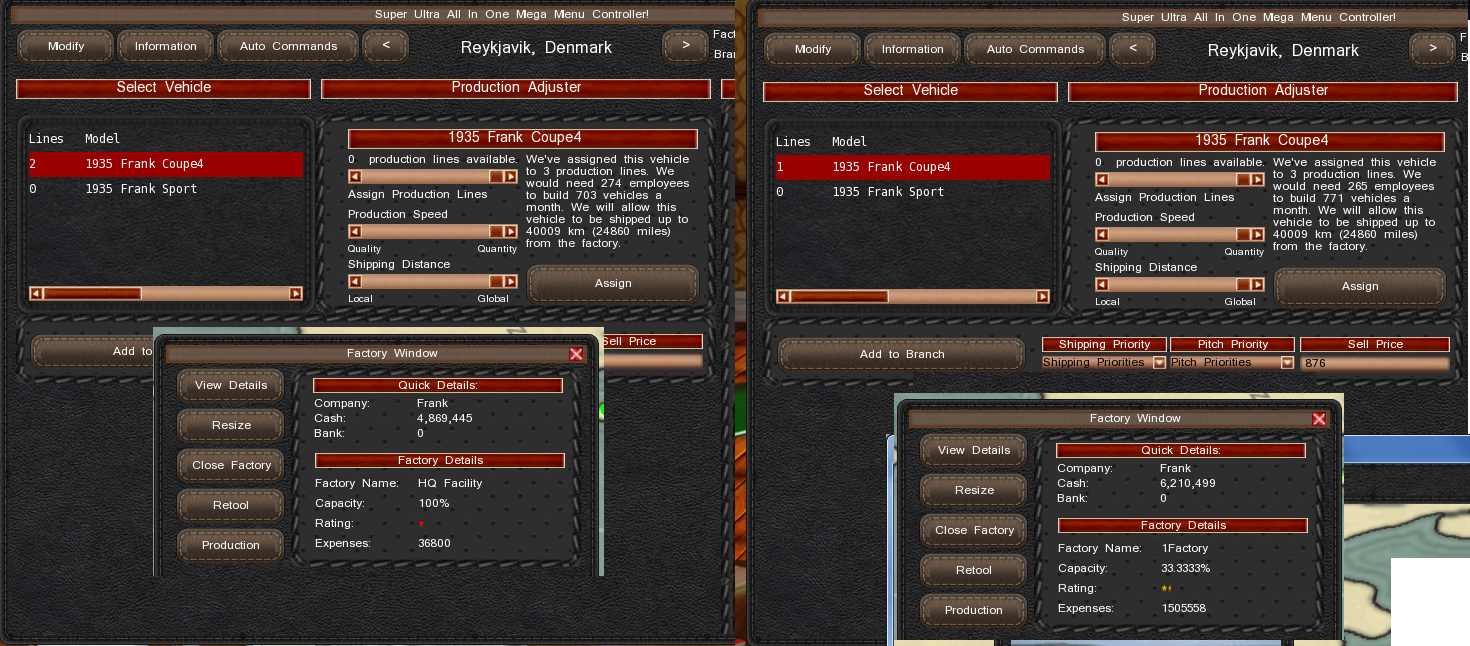The image size is (1470, 646).
Task: Open Production for the HQ Facility
Action: pyautogui.click(x=231, y=545)
